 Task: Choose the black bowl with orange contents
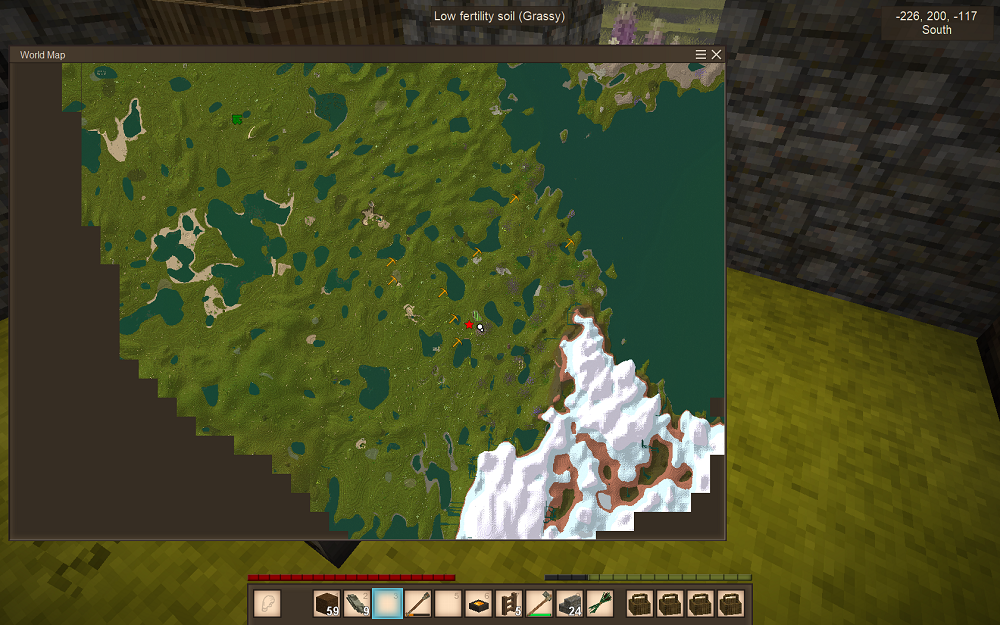coord(479,604)
